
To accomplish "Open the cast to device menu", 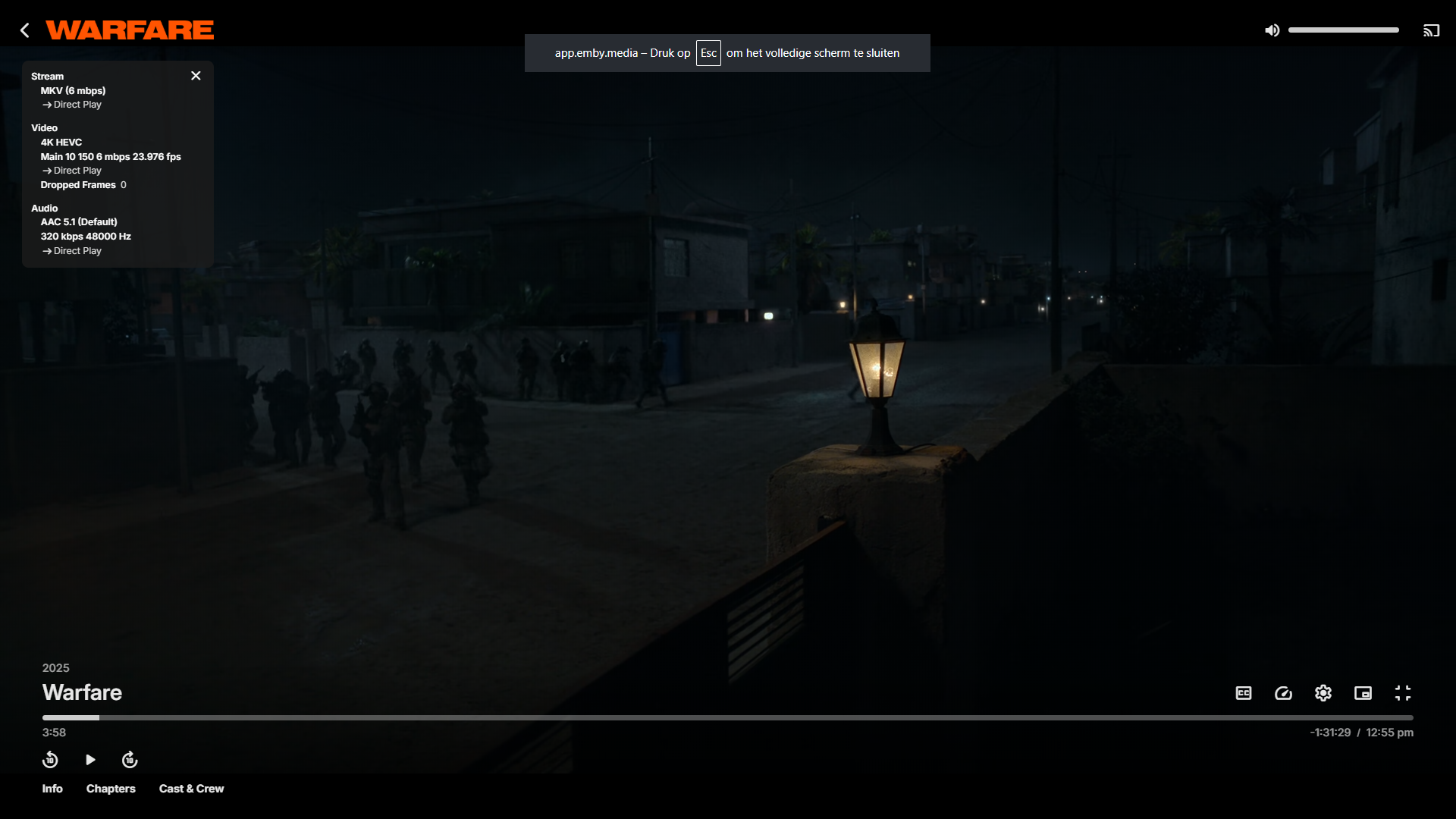I will pyautogui.click(x=1431, y=30).
